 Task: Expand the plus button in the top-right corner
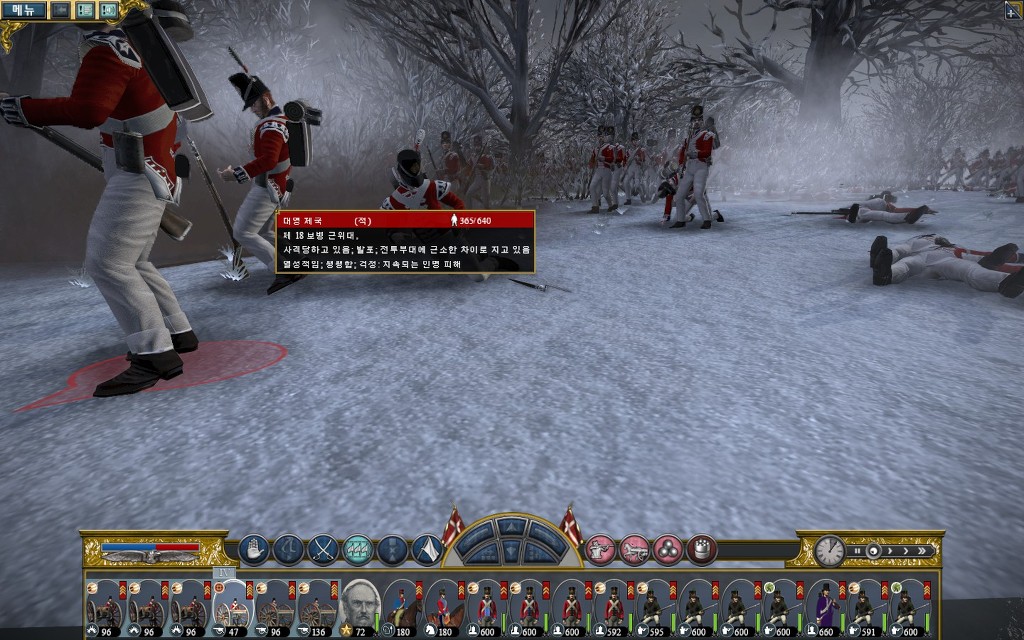(1013, 10)
